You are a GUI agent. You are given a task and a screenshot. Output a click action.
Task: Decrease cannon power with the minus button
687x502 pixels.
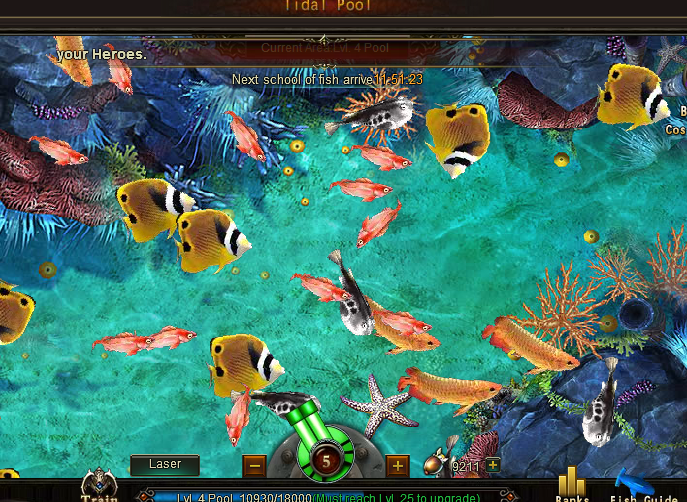tap(254, 465)
